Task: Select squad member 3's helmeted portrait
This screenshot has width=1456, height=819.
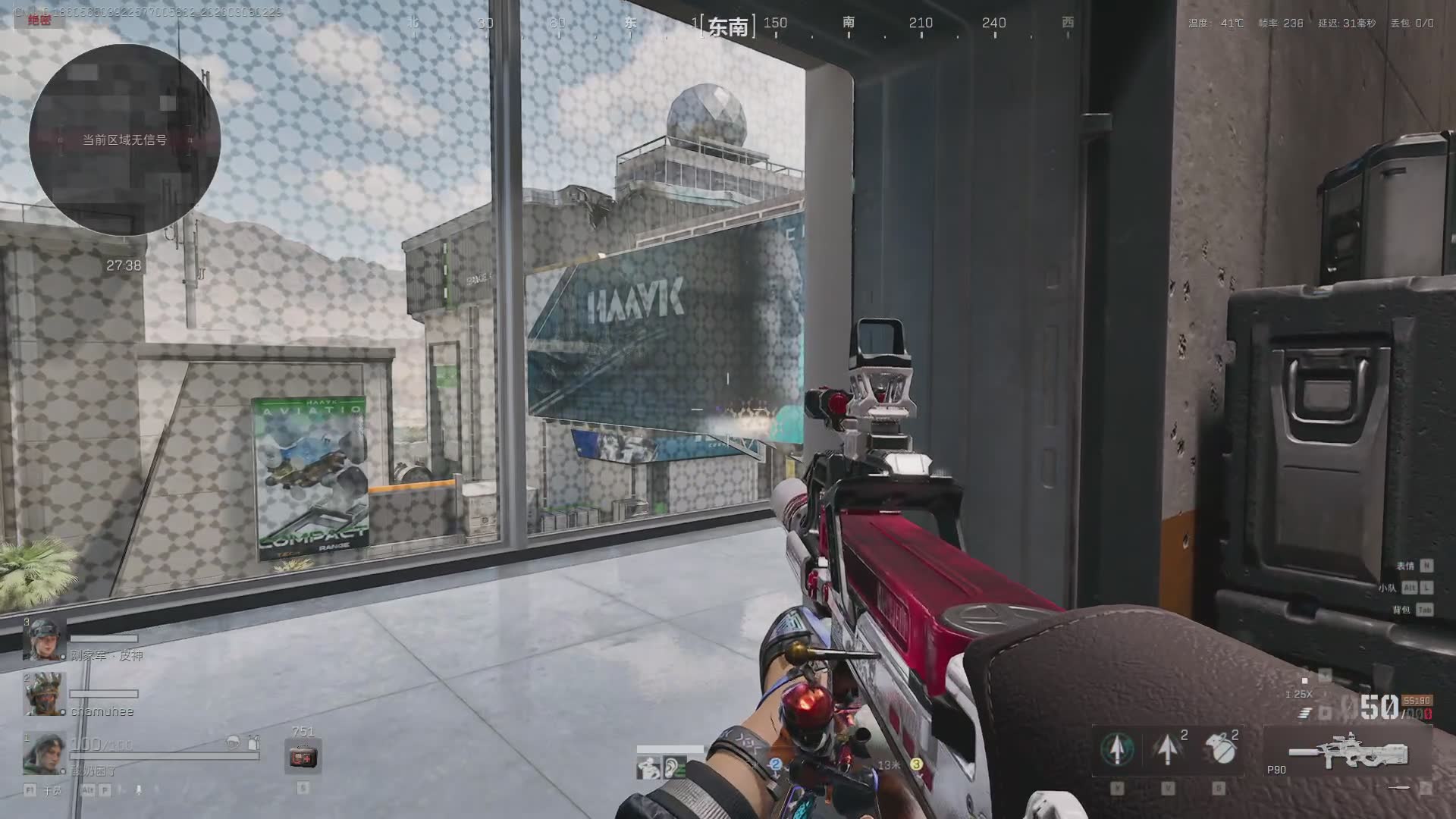Action: 44,639
